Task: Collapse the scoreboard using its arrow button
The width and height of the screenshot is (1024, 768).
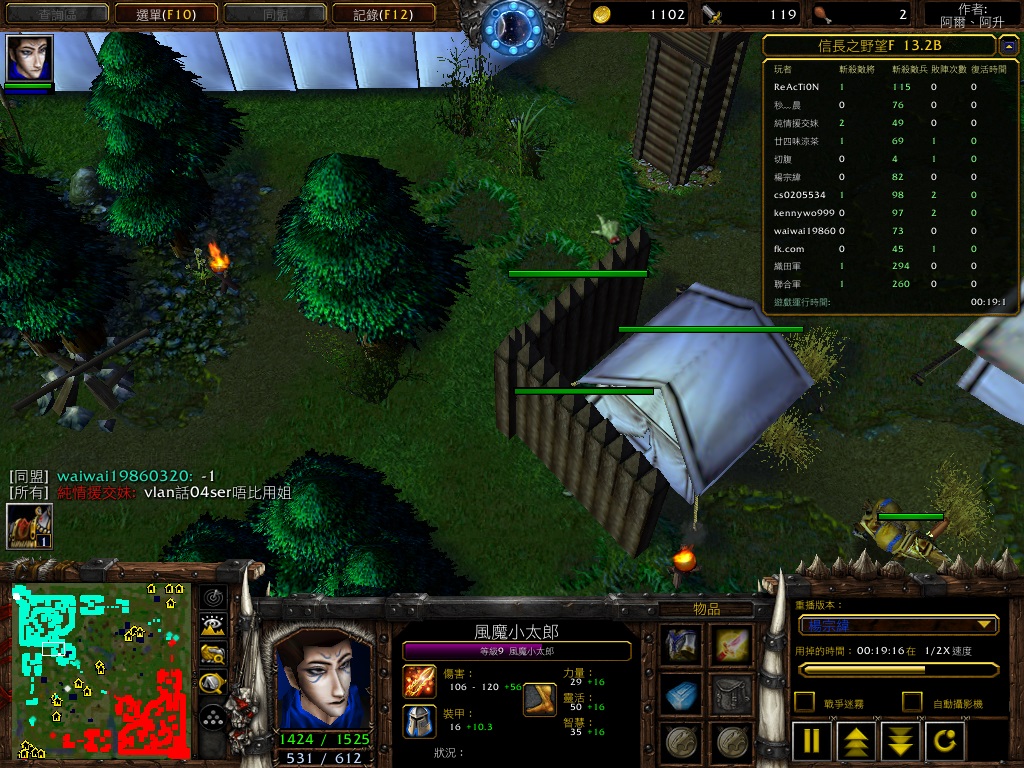Action: point(1007,45)
